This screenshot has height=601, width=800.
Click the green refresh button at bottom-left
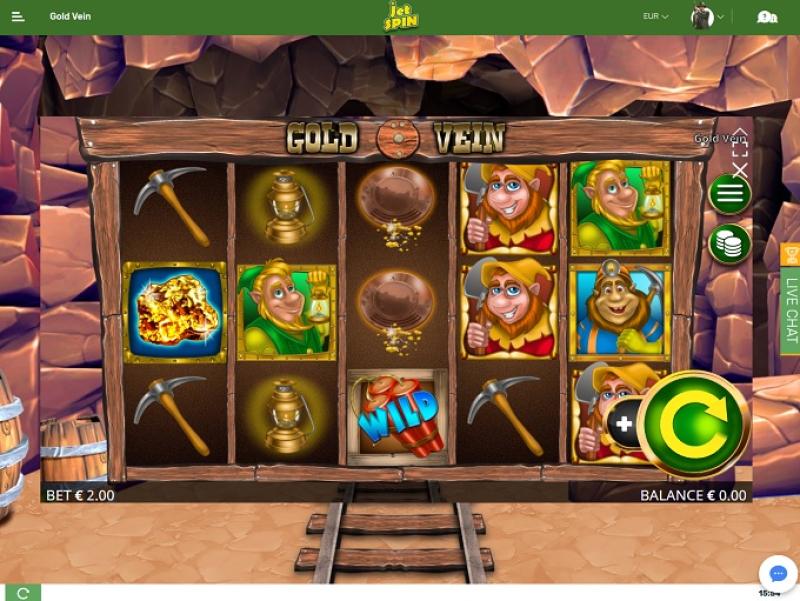pos(21,593)
